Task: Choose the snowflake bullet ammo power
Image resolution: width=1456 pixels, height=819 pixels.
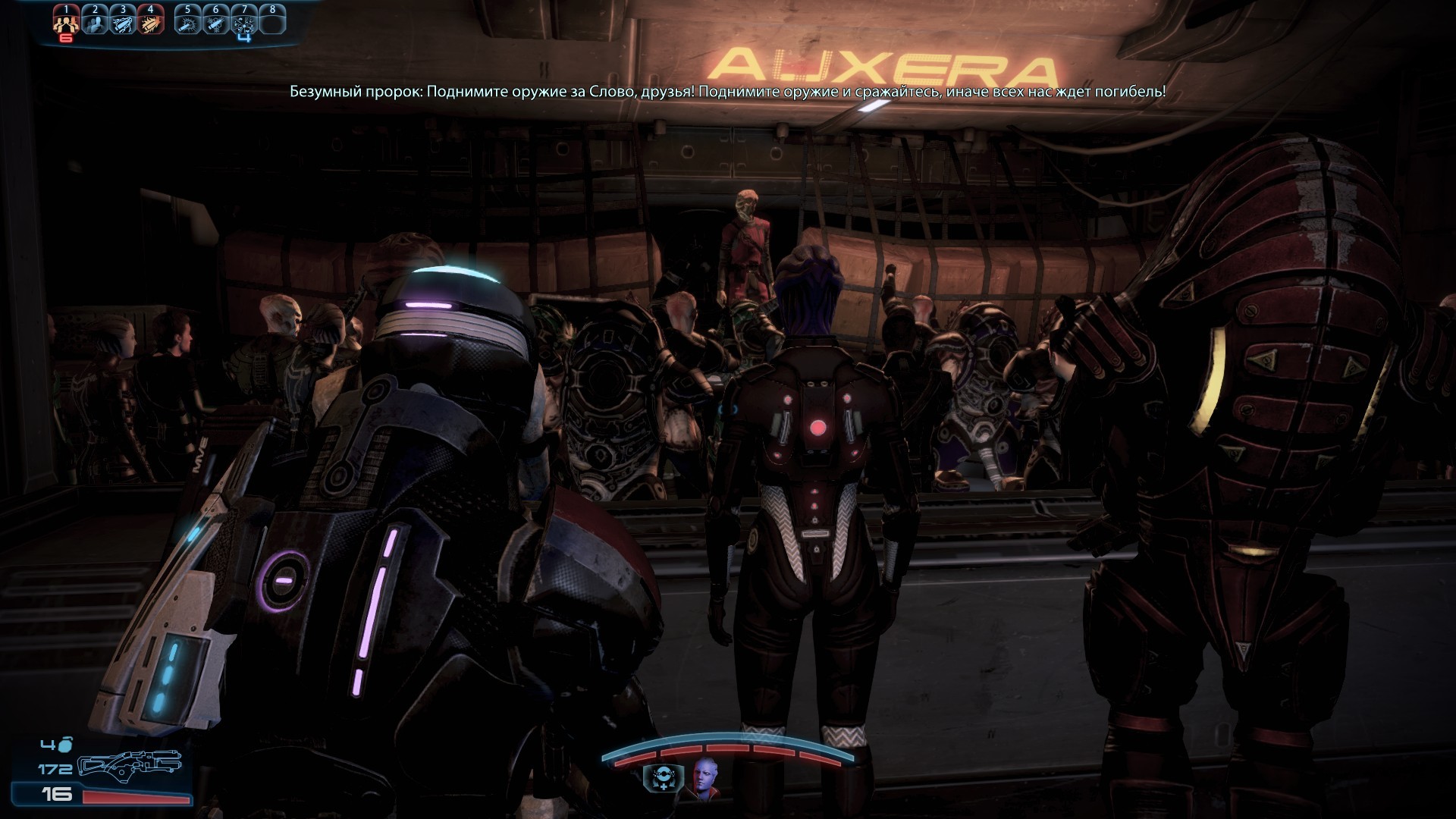Action: click(x=216, y=24)
